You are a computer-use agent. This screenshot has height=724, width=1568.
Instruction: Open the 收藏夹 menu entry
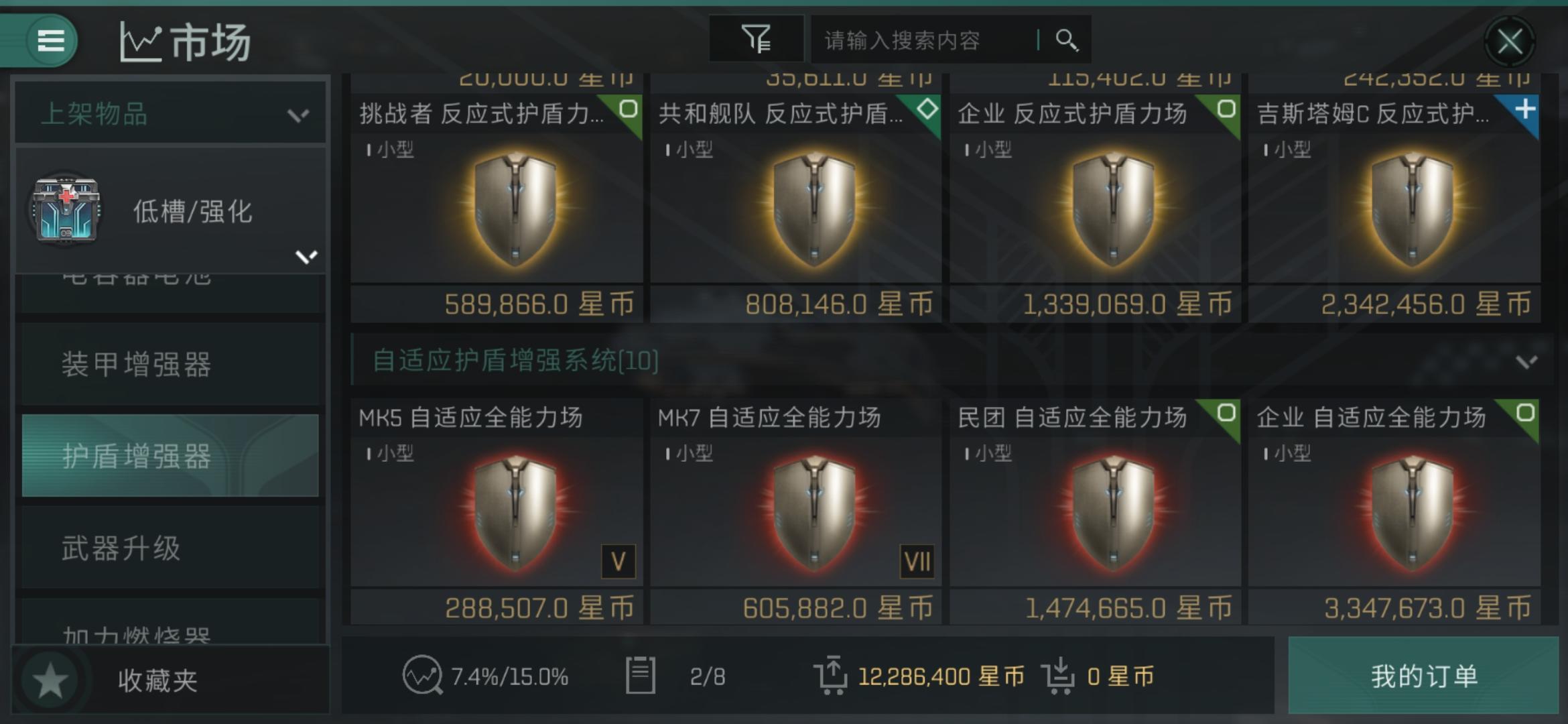pyautogui.click(x=159, y=678)
